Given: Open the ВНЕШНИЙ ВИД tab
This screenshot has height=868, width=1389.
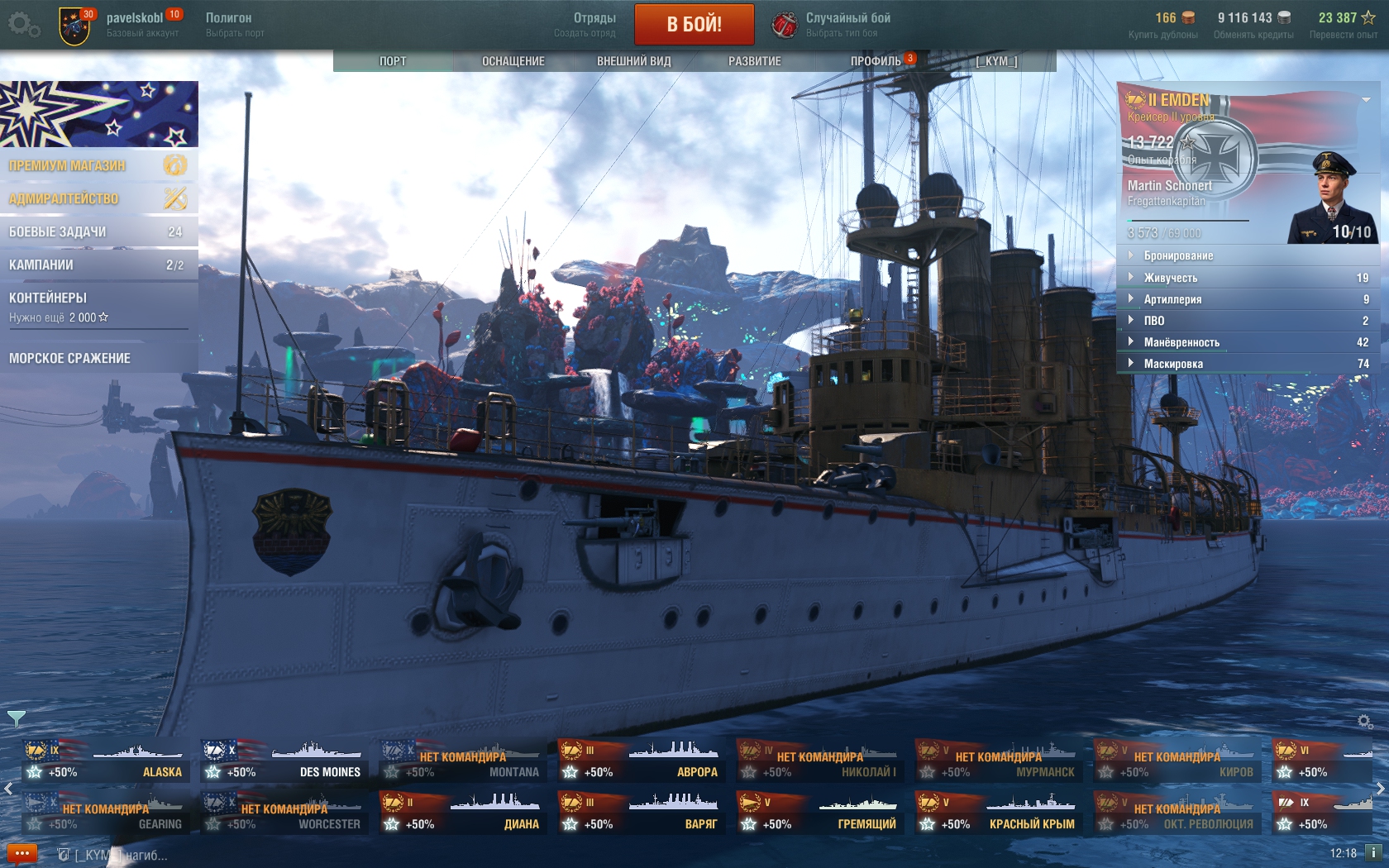Looking at the screenshot, I should pos(633,61).
